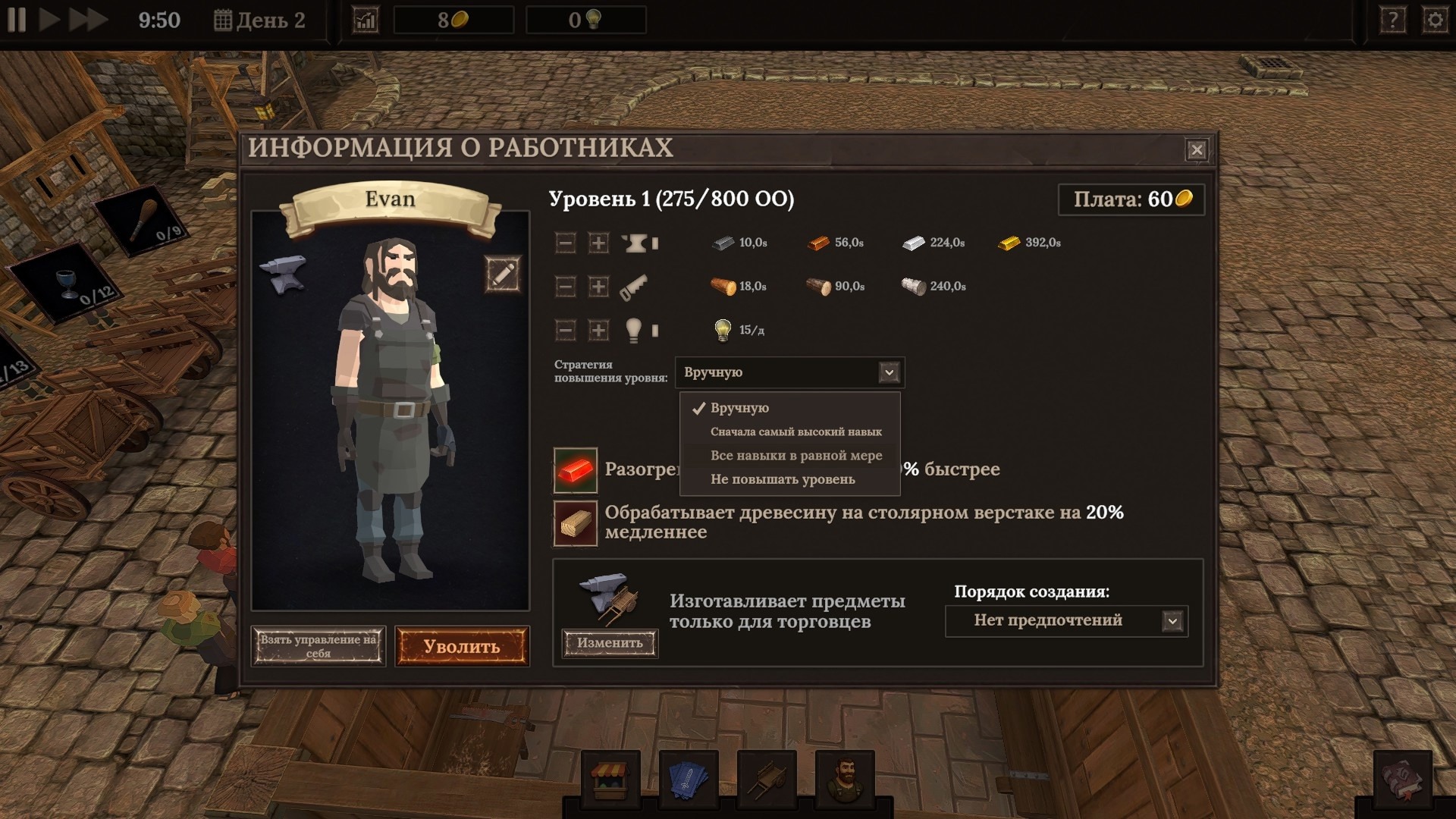The image size is (1456, 819).
Task: Increase the lightbulb research skill
Action: click(x=598, y=330)
